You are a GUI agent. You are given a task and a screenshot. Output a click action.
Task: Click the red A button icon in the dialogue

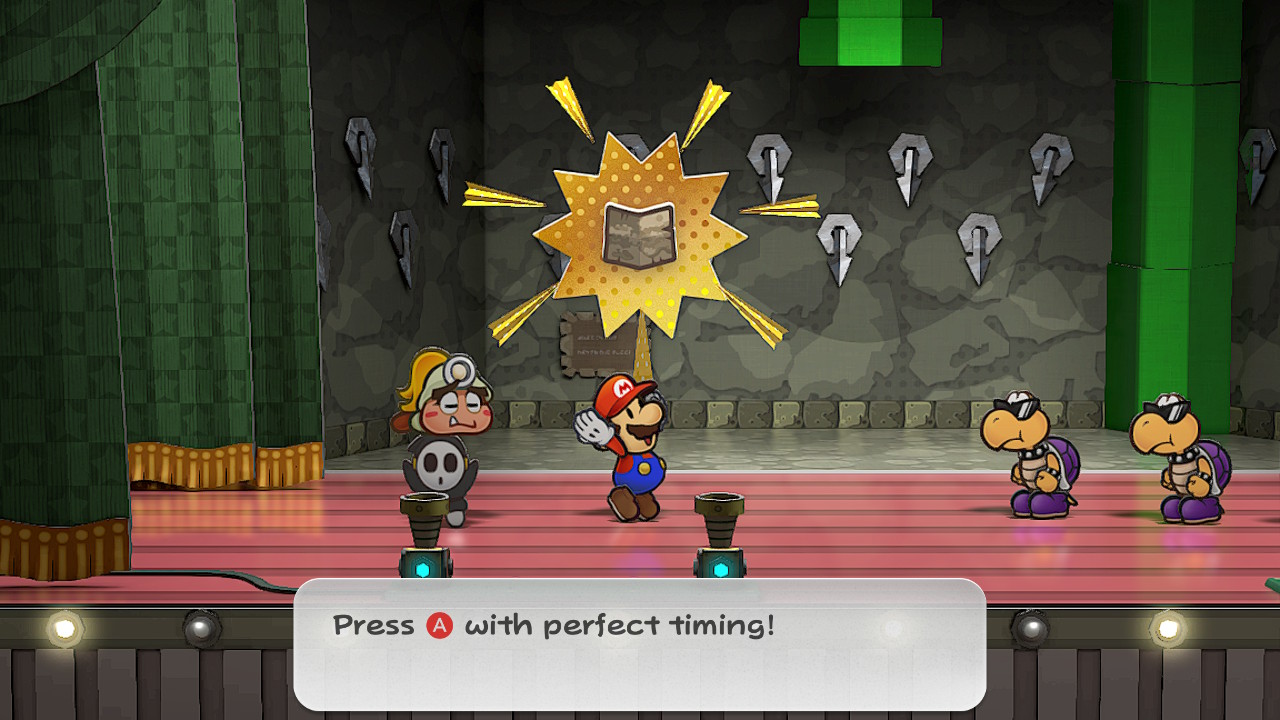pos(437,624)
